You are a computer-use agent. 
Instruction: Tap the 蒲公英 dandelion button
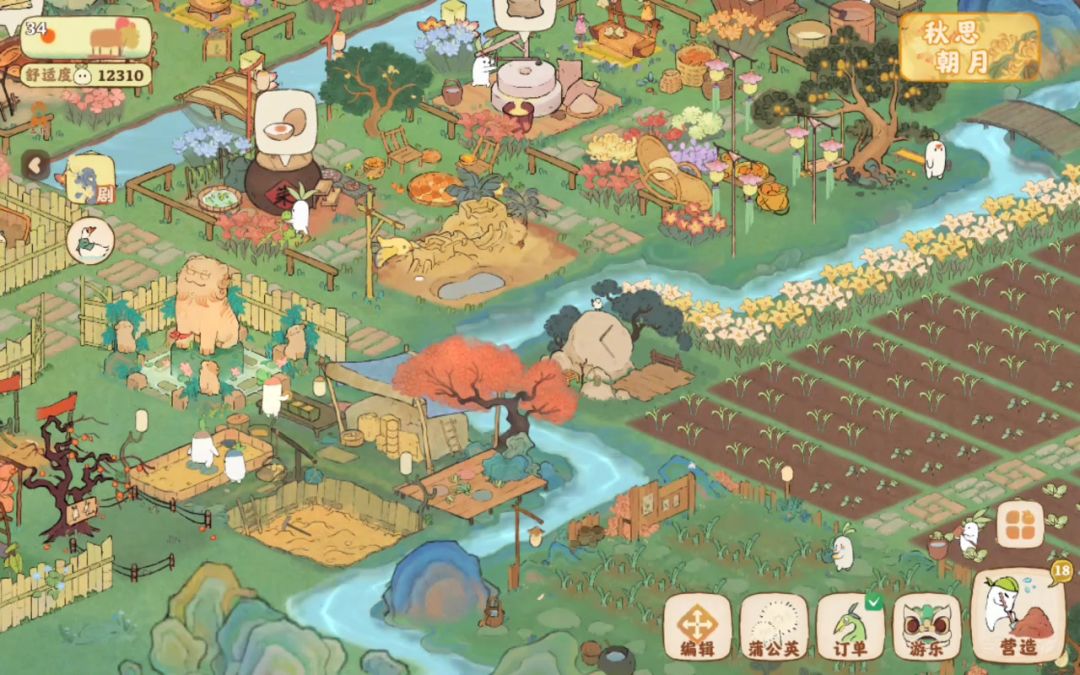tap(774, 627)
